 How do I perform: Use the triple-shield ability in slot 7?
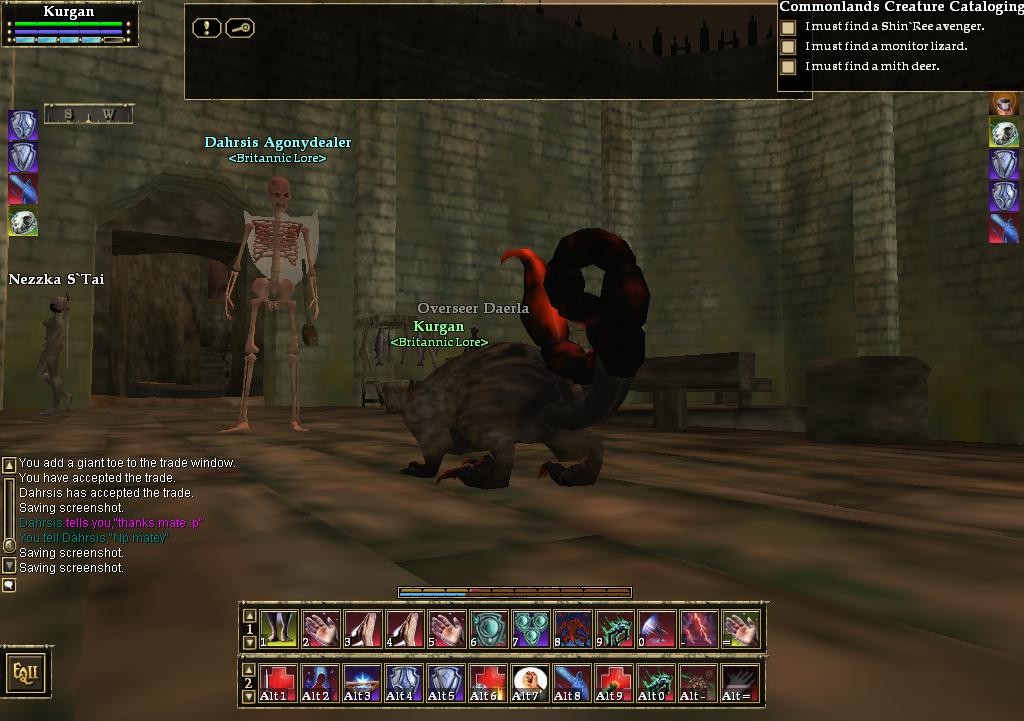[531, 629]
